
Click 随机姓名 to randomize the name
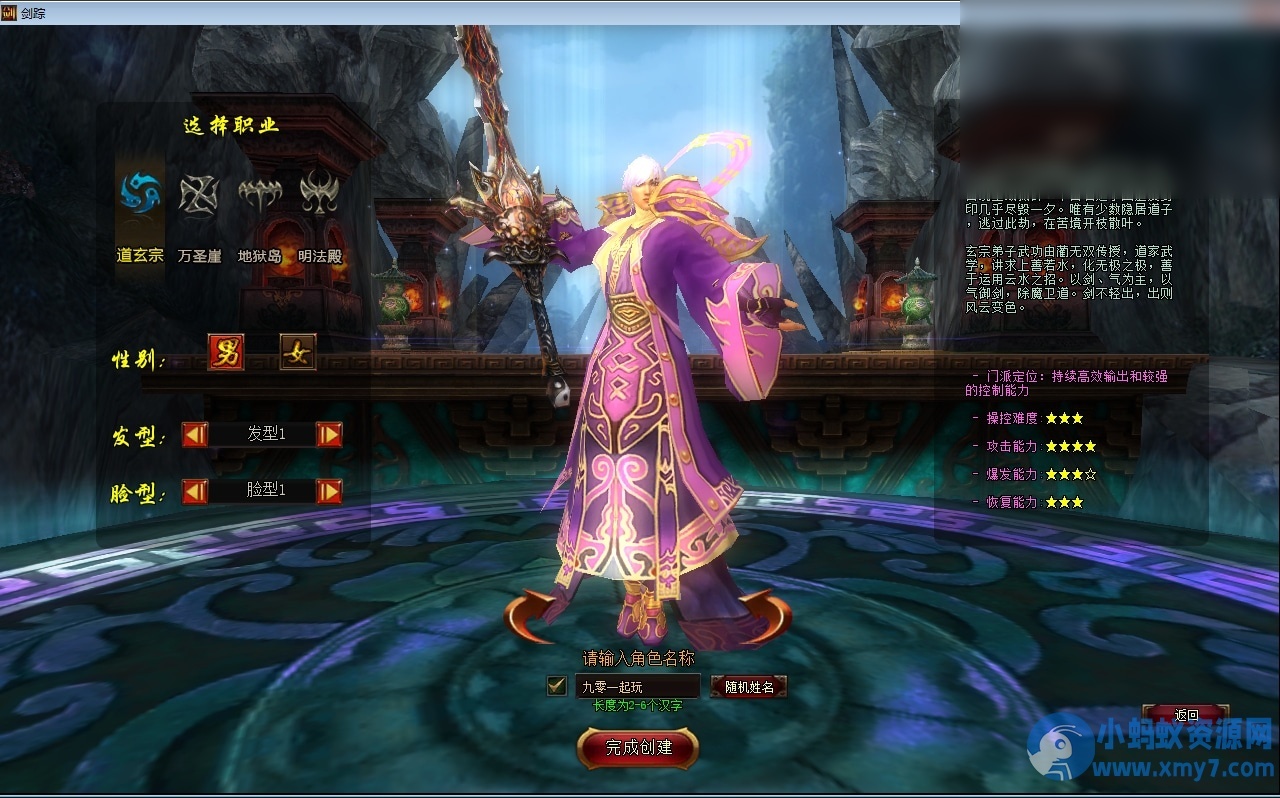point(749,687)
